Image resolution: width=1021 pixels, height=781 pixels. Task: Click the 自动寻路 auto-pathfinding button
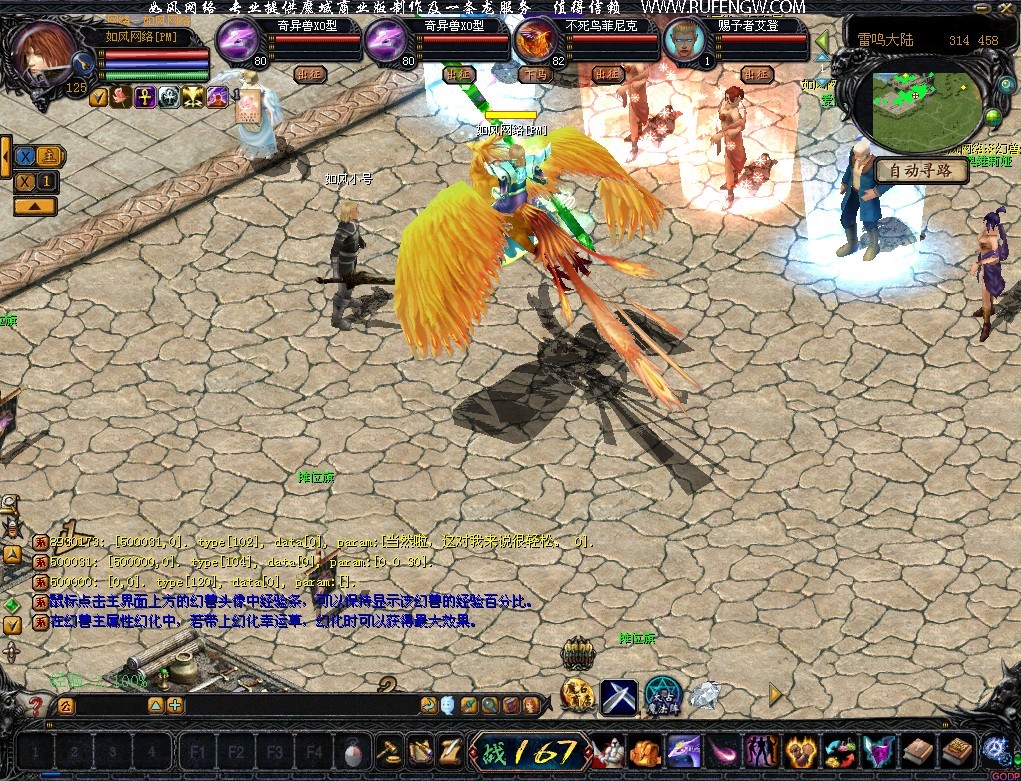[x=921, y=171]
